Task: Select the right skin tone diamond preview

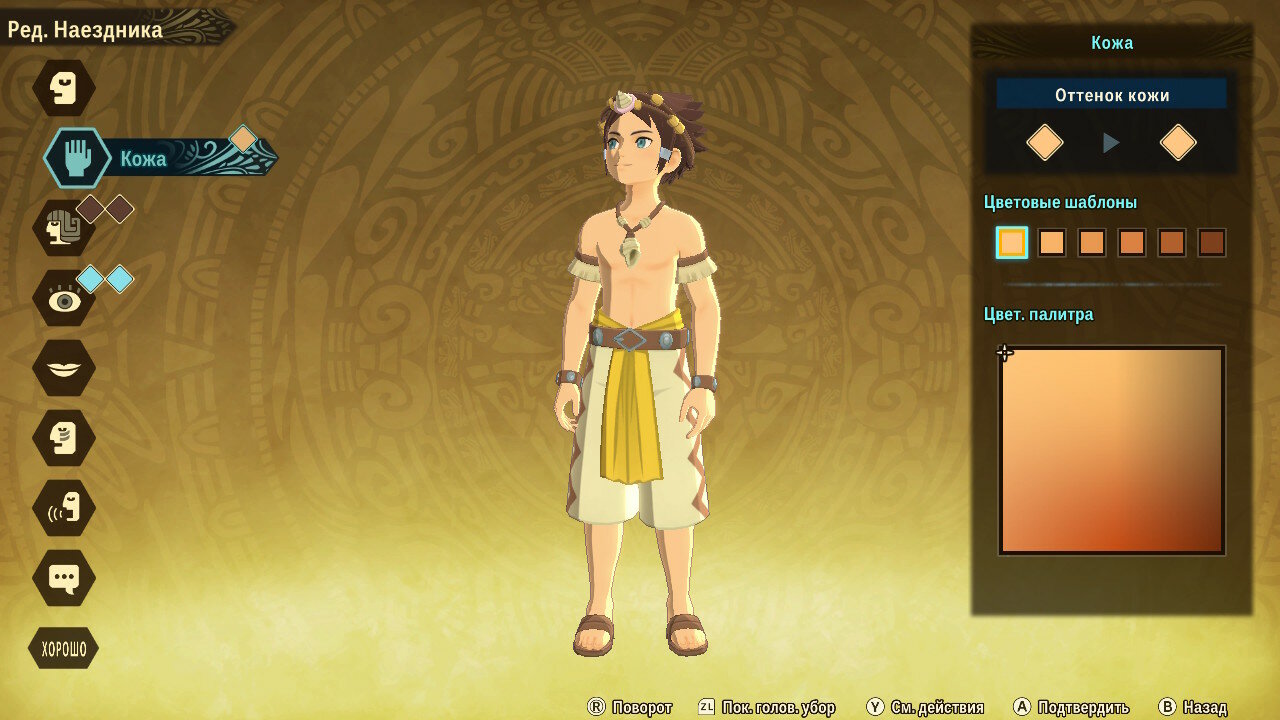Action: 1178,143
